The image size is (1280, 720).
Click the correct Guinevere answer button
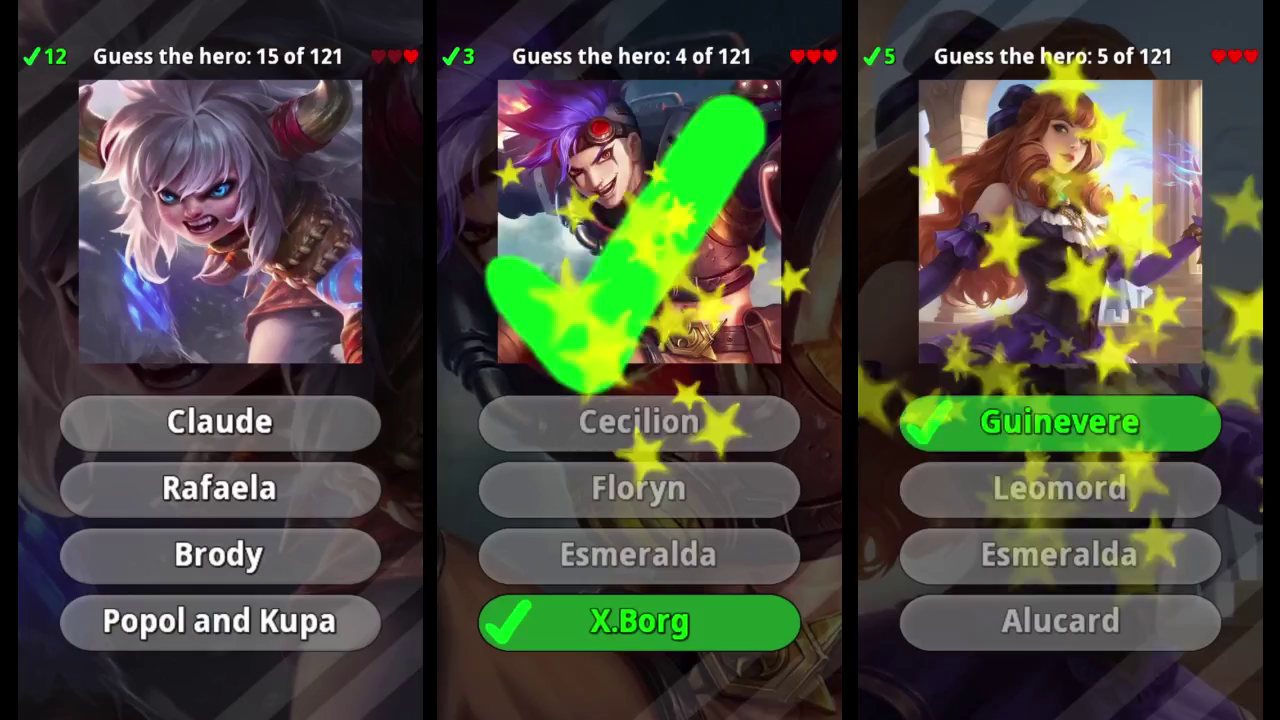pos(1060,422)
